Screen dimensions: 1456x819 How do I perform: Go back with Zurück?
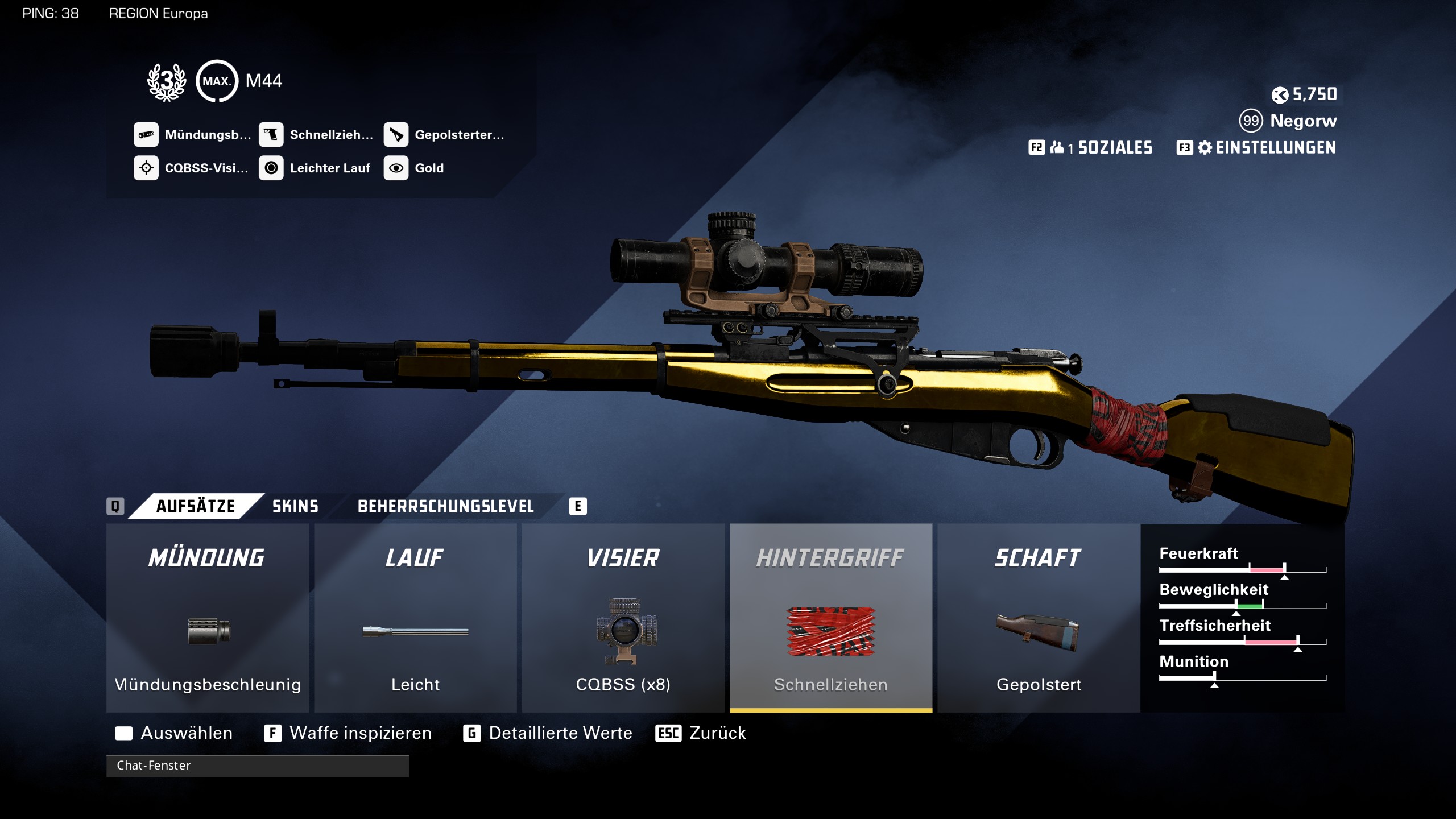coord(717,733)
